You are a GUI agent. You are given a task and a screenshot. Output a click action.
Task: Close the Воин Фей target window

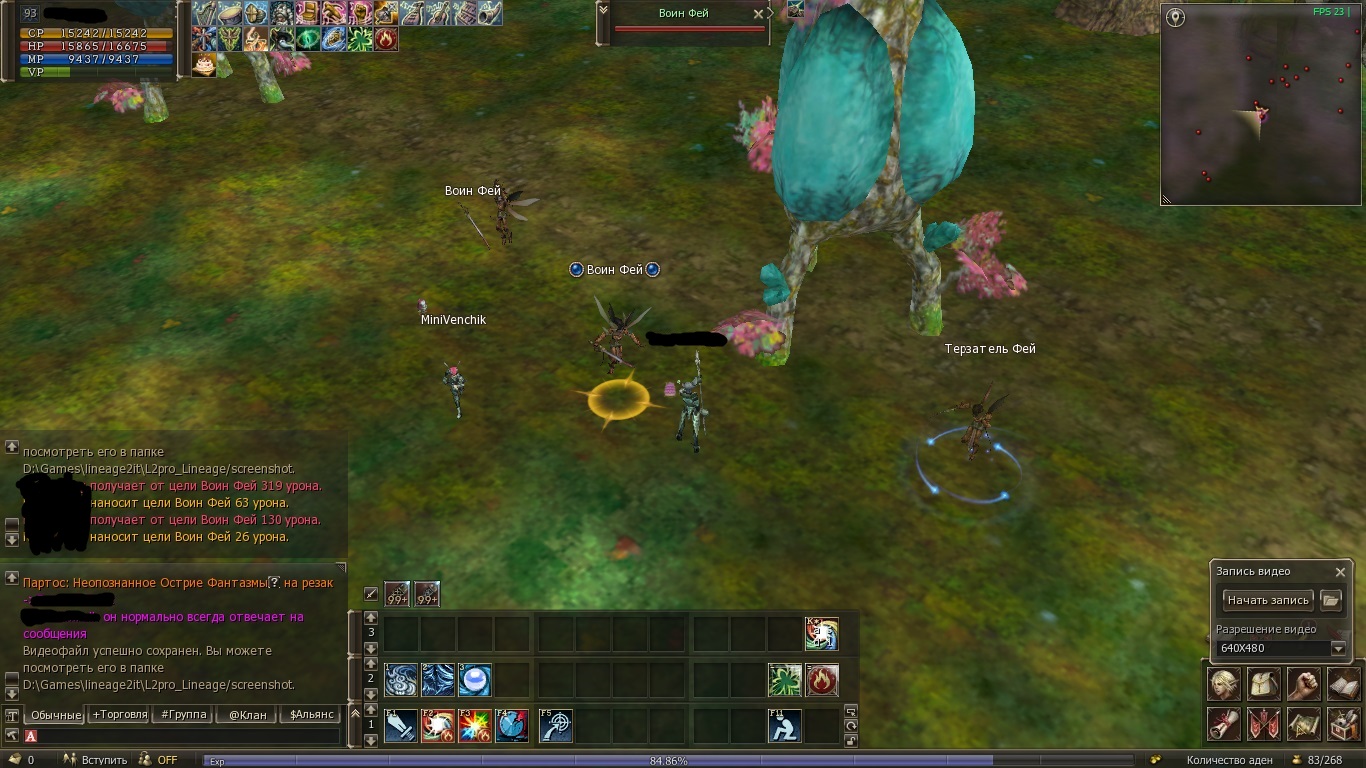pos(758,14)
